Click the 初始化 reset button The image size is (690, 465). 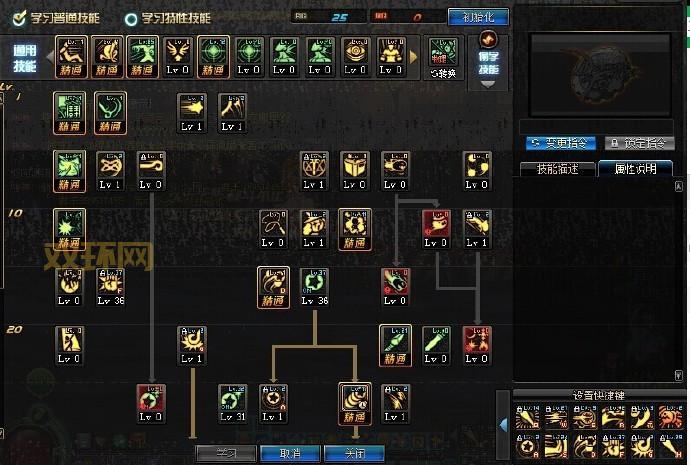(x=477, y=17)
